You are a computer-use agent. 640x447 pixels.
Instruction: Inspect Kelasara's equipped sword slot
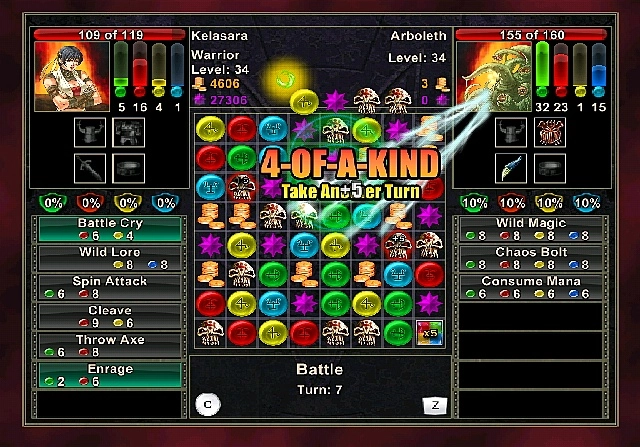[89, 167]
